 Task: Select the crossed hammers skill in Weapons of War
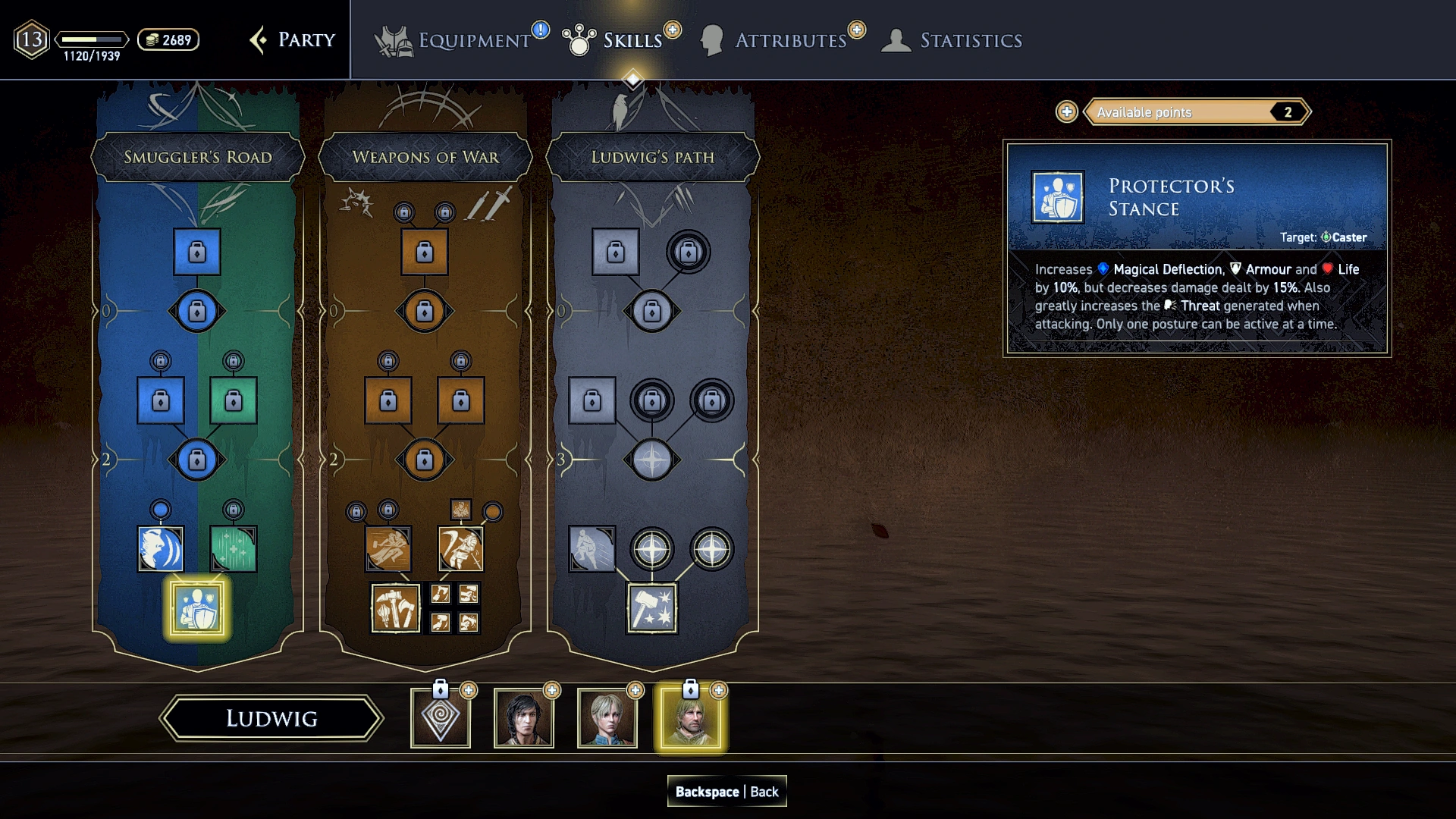[395, 608]
